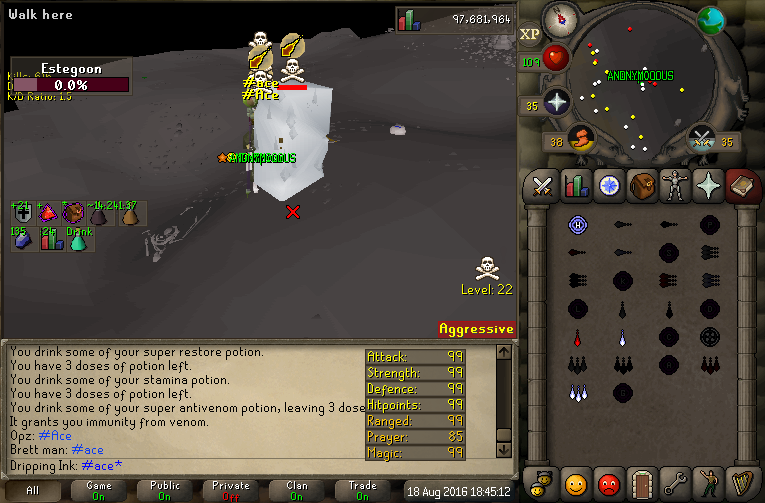Switch to the Stats tab
This screenshot has height=503, width=765.
[x=575, y=186]
